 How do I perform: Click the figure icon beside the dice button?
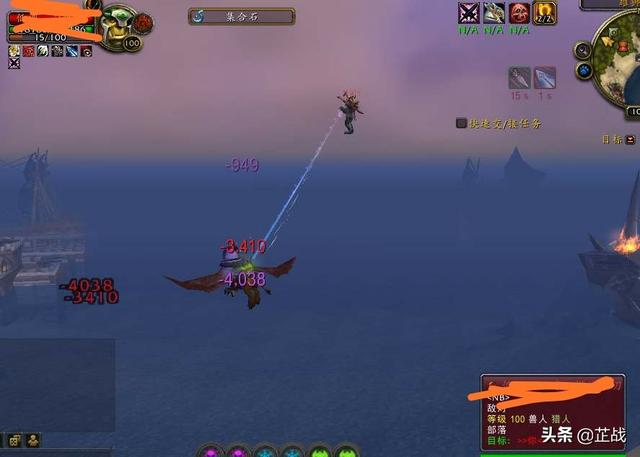click(x=33, y=440)
